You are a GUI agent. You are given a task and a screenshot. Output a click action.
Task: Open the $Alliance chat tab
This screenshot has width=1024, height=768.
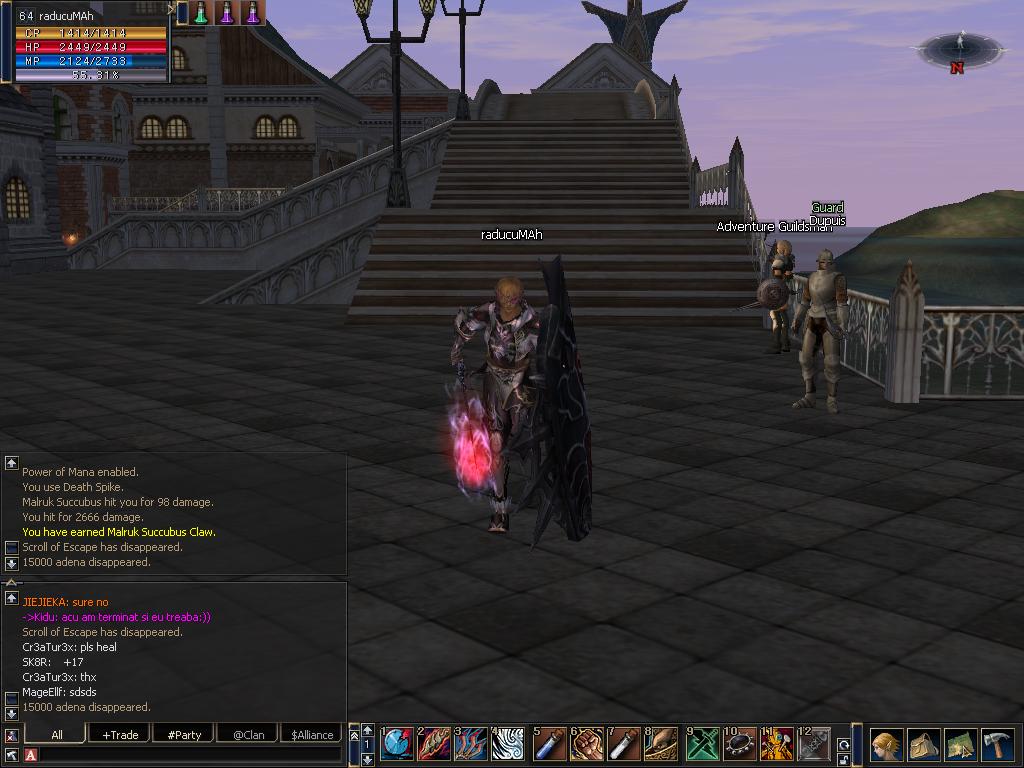pos(312,734)
